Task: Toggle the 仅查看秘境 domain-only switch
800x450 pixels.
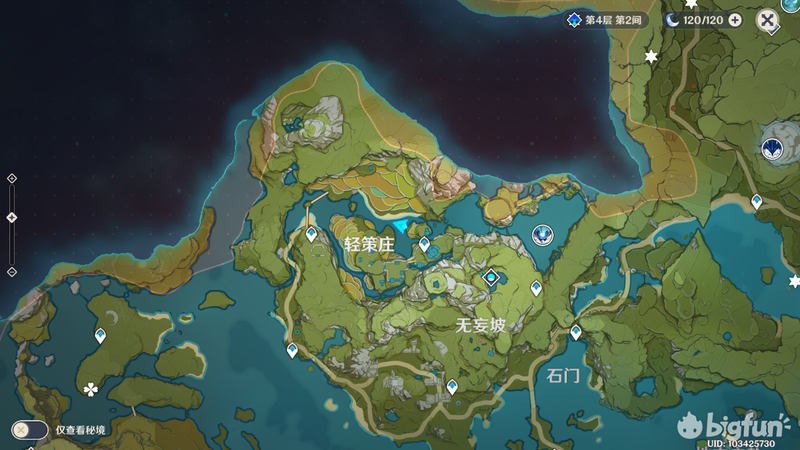Action: pyautogui.click(x=30, y=430)
